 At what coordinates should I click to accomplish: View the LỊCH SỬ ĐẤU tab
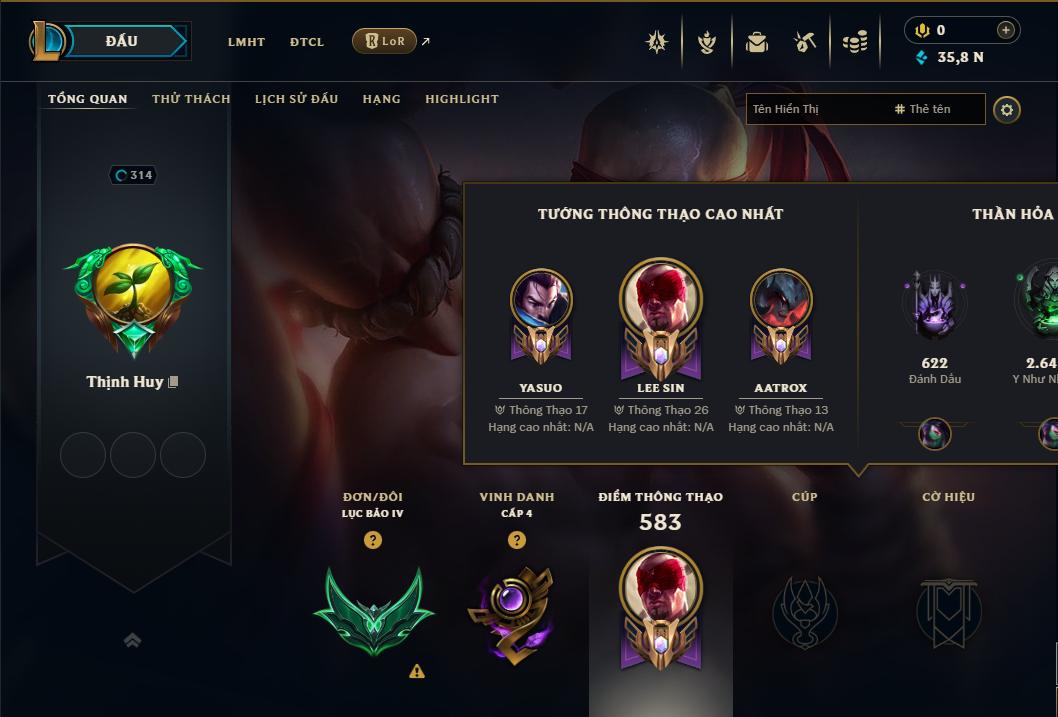296,99
